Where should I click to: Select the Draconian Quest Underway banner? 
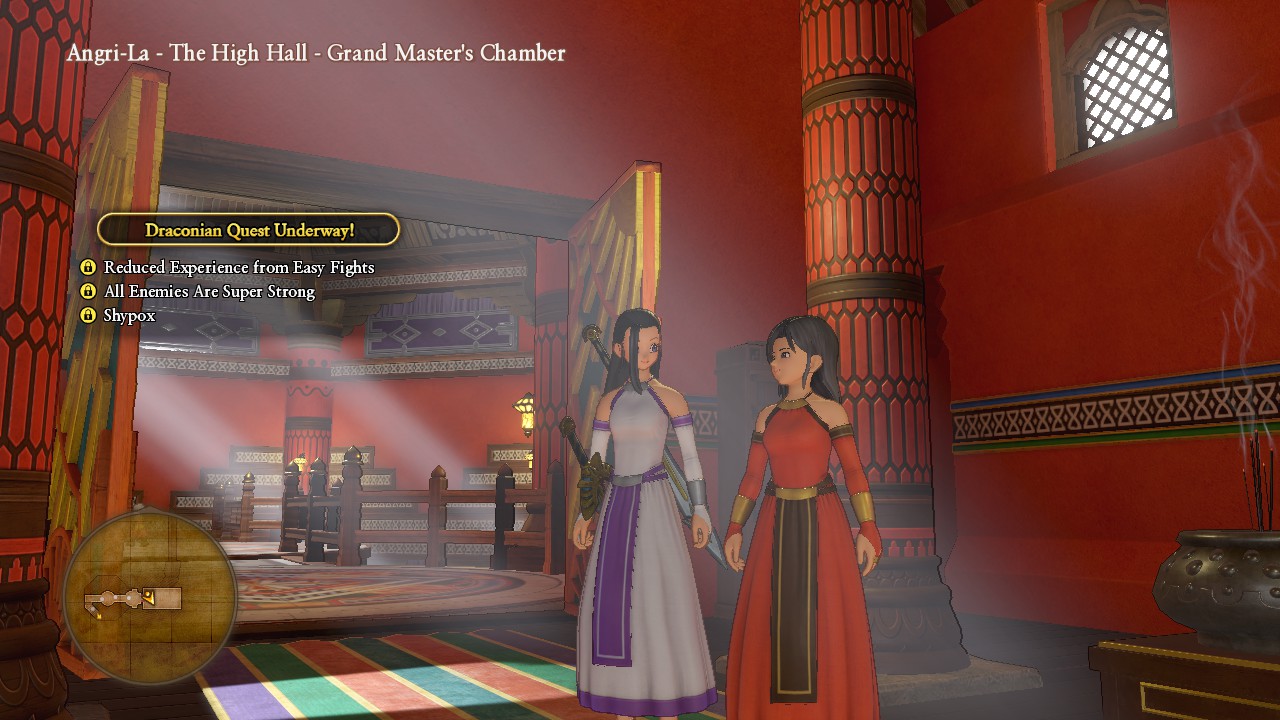[x=249, y=230]
